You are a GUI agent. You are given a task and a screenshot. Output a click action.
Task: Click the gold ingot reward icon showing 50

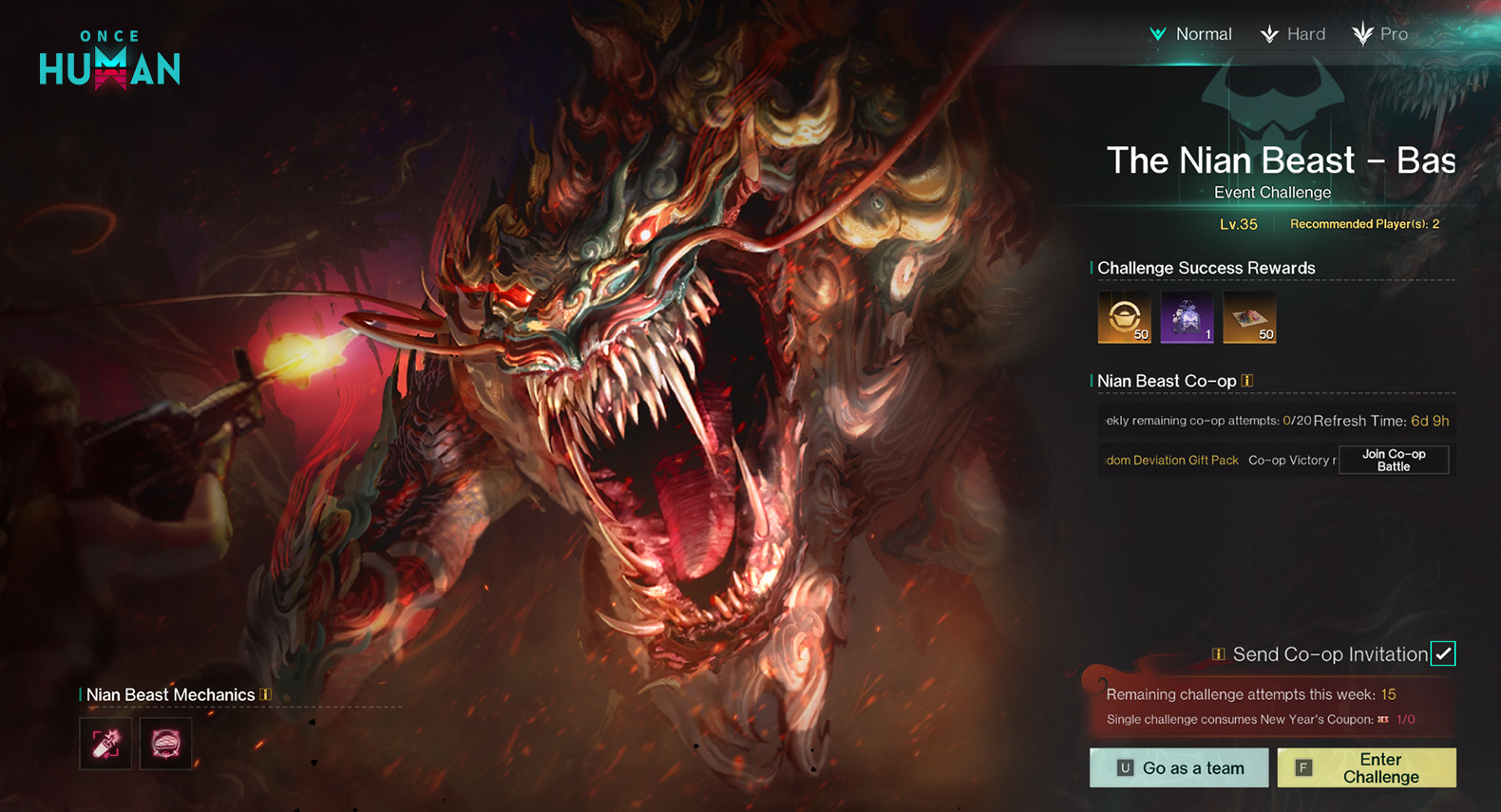1124,317
